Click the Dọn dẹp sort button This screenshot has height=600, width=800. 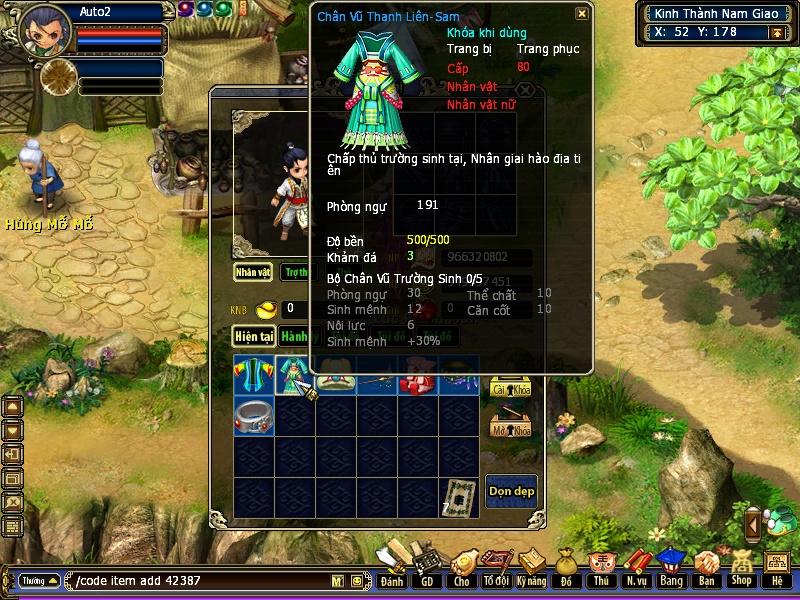(x=511, y=491)
